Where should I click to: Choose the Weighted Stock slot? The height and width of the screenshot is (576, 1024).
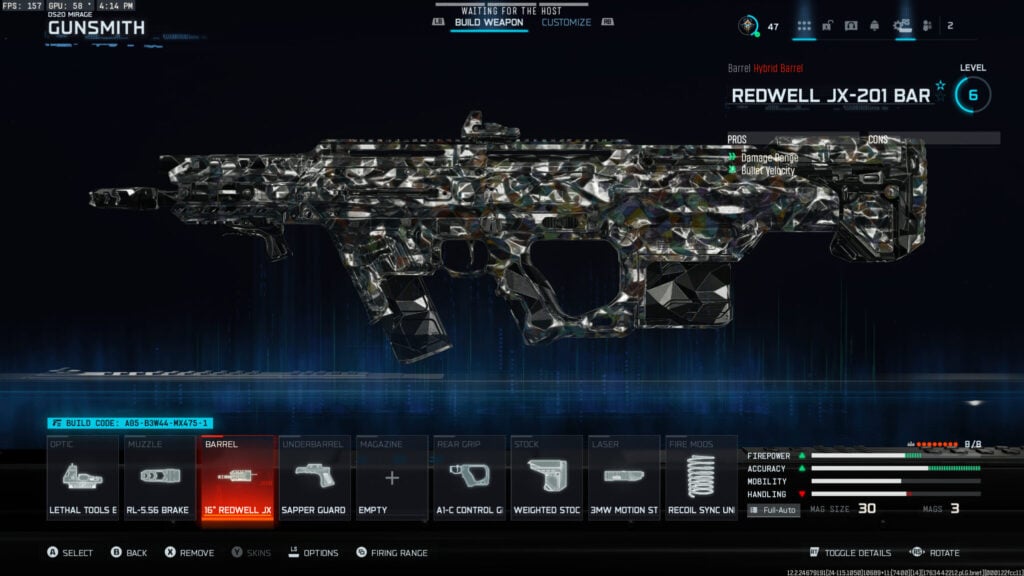pyautogui.click(x=546, y=478)
